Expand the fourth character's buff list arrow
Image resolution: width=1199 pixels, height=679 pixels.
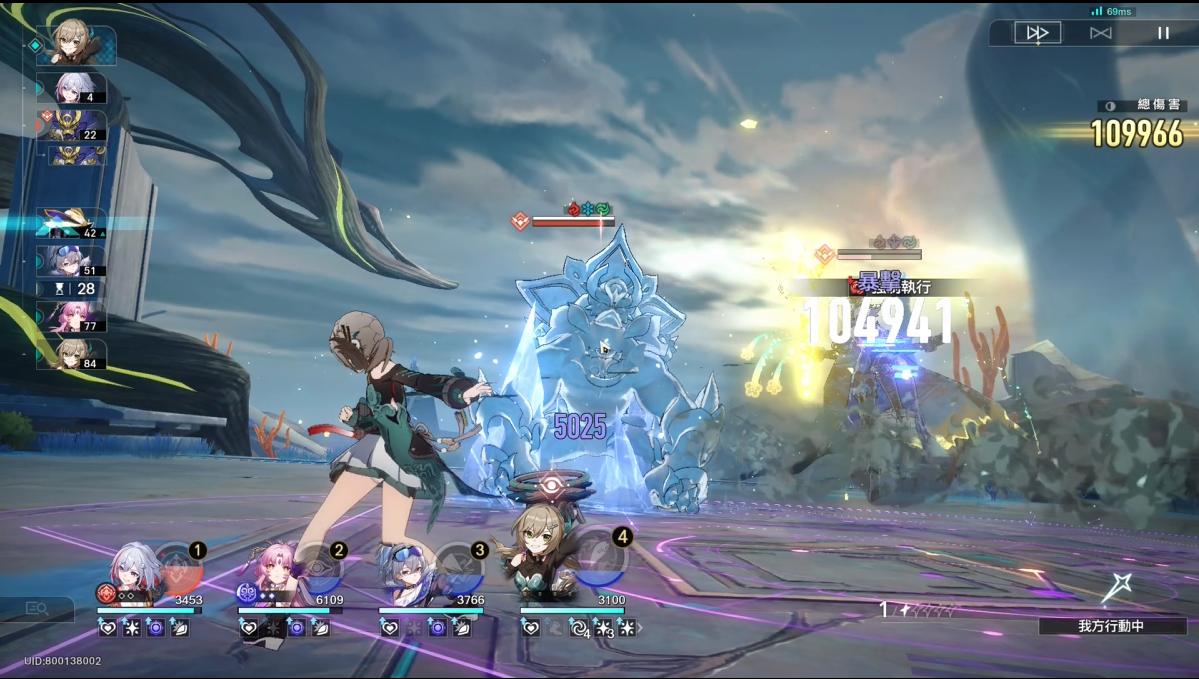click(640, 628)
